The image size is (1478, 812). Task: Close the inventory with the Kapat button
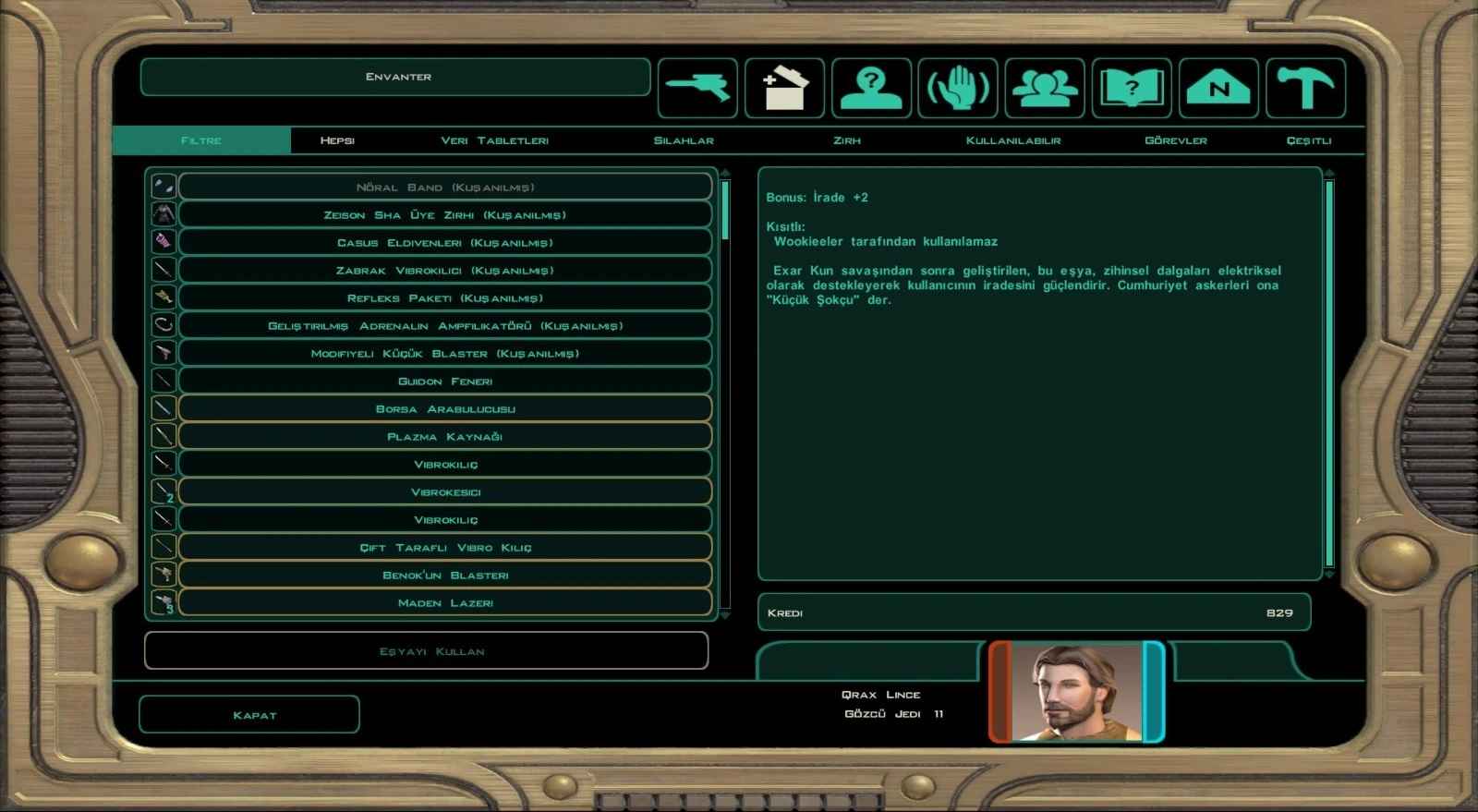(249, 714)
